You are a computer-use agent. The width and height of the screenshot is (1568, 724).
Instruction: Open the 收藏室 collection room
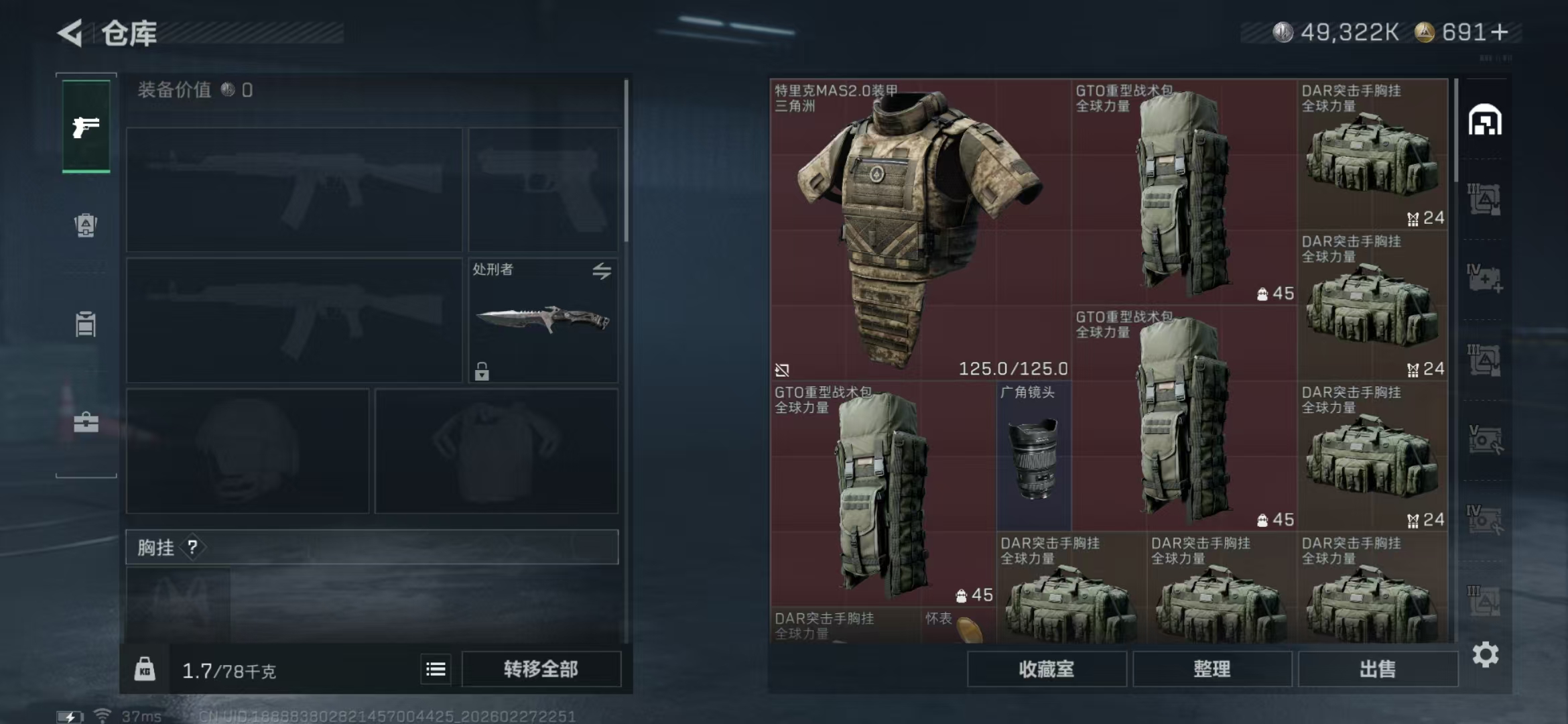[x=1046, y=669]
